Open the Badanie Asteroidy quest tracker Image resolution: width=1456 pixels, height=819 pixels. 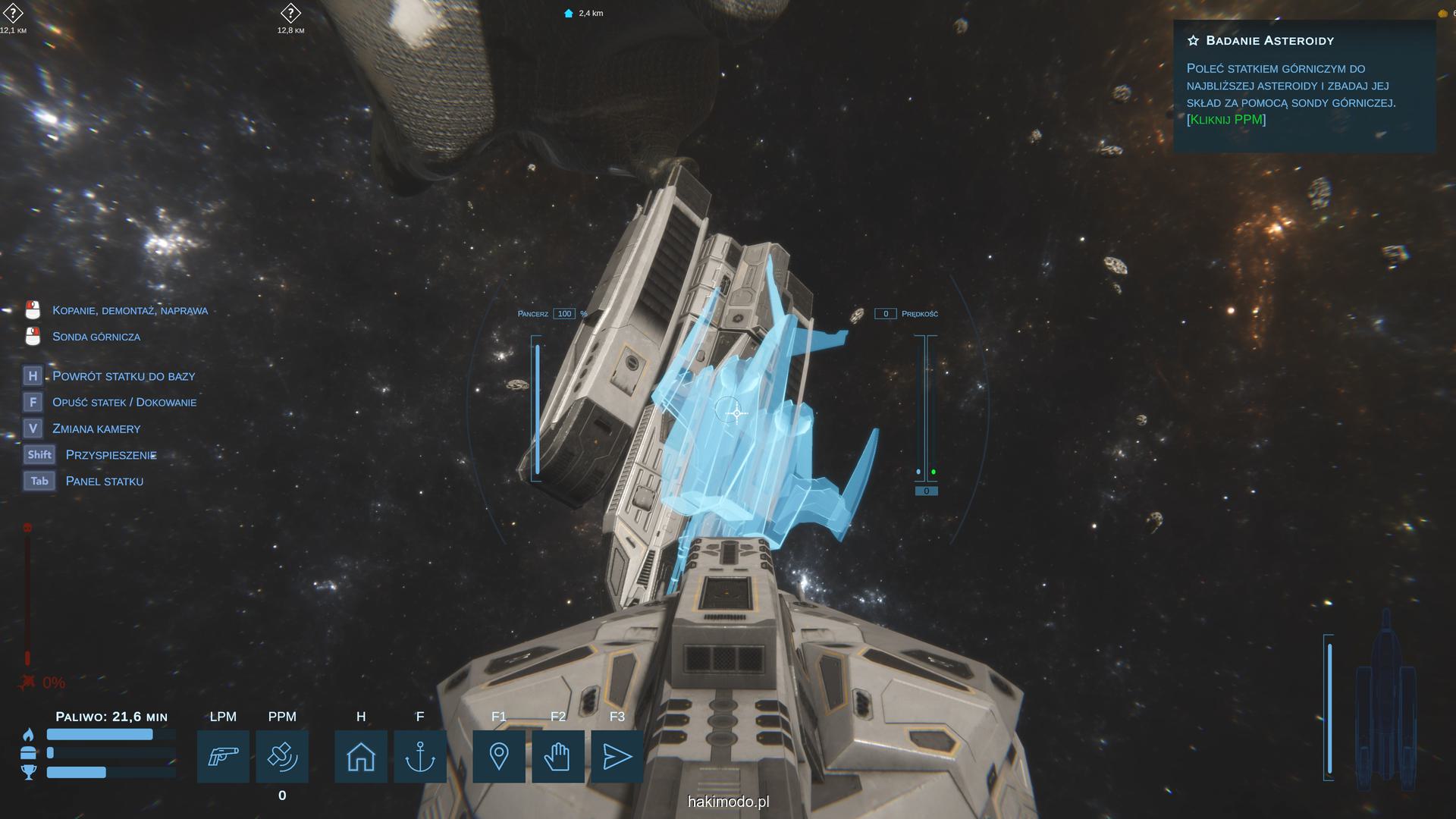pos(1269,41)
